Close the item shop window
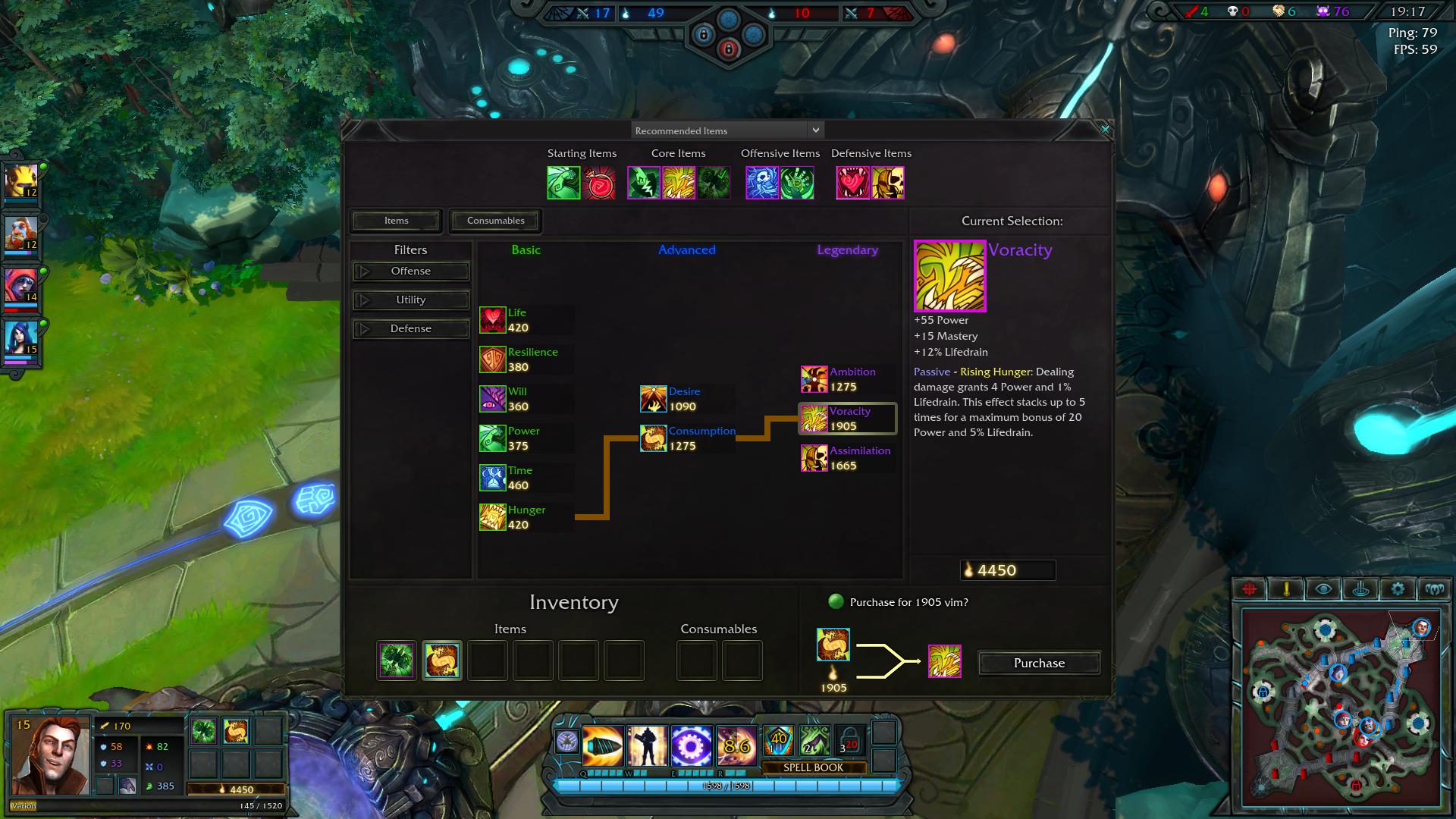Viewport: 1456px width, 819px height. (1105, 130)
